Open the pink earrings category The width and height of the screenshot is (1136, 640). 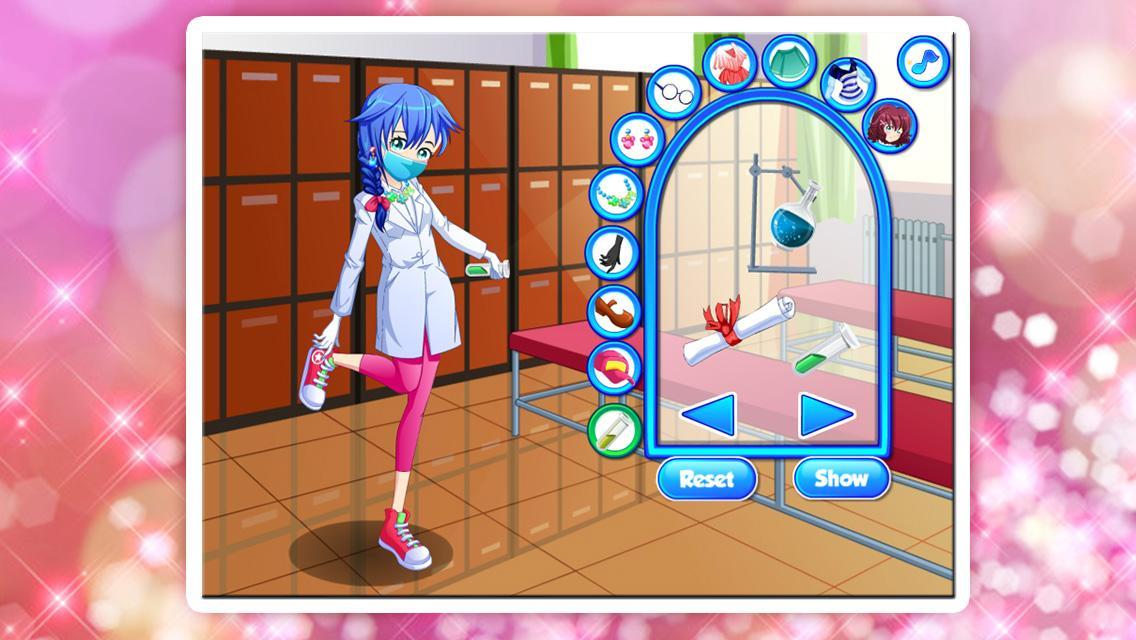(x=637, y=138)
